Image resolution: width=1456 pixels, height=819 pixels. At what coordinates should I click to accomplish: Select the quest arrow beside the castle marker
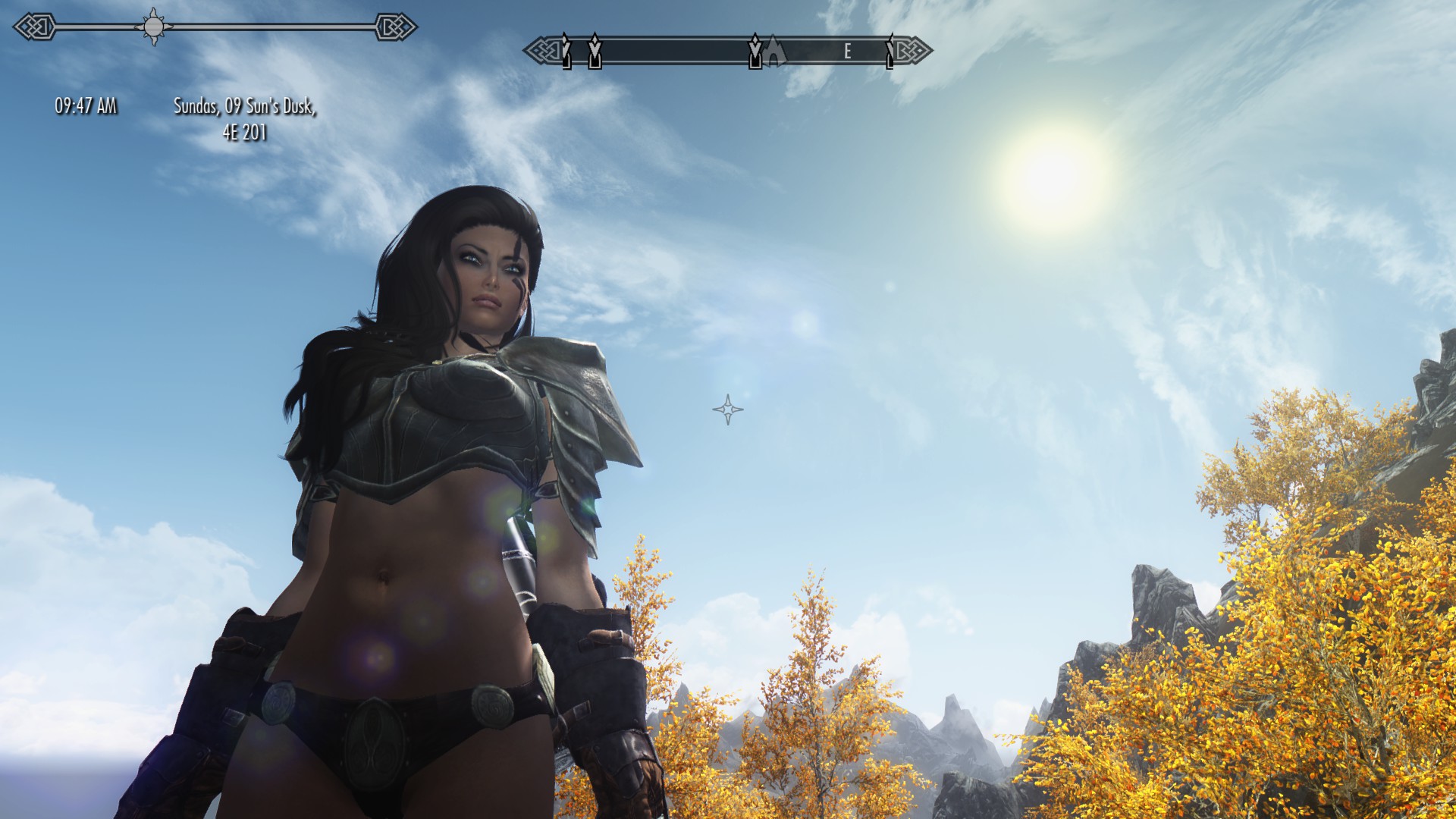[x=755, y=51]
